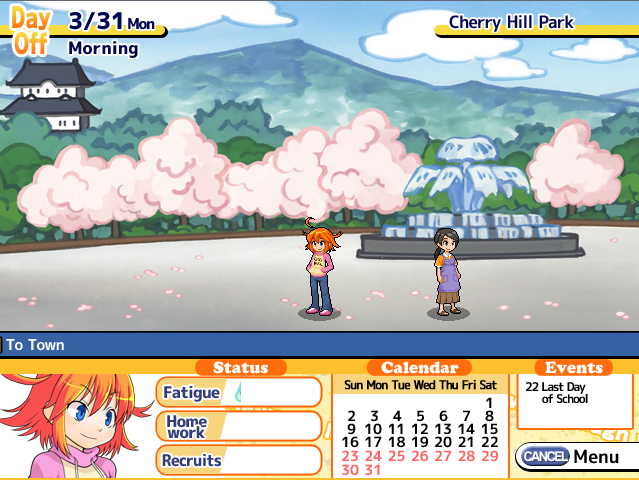
Task: Open the Menu button
Action: [x=574, y=457]
